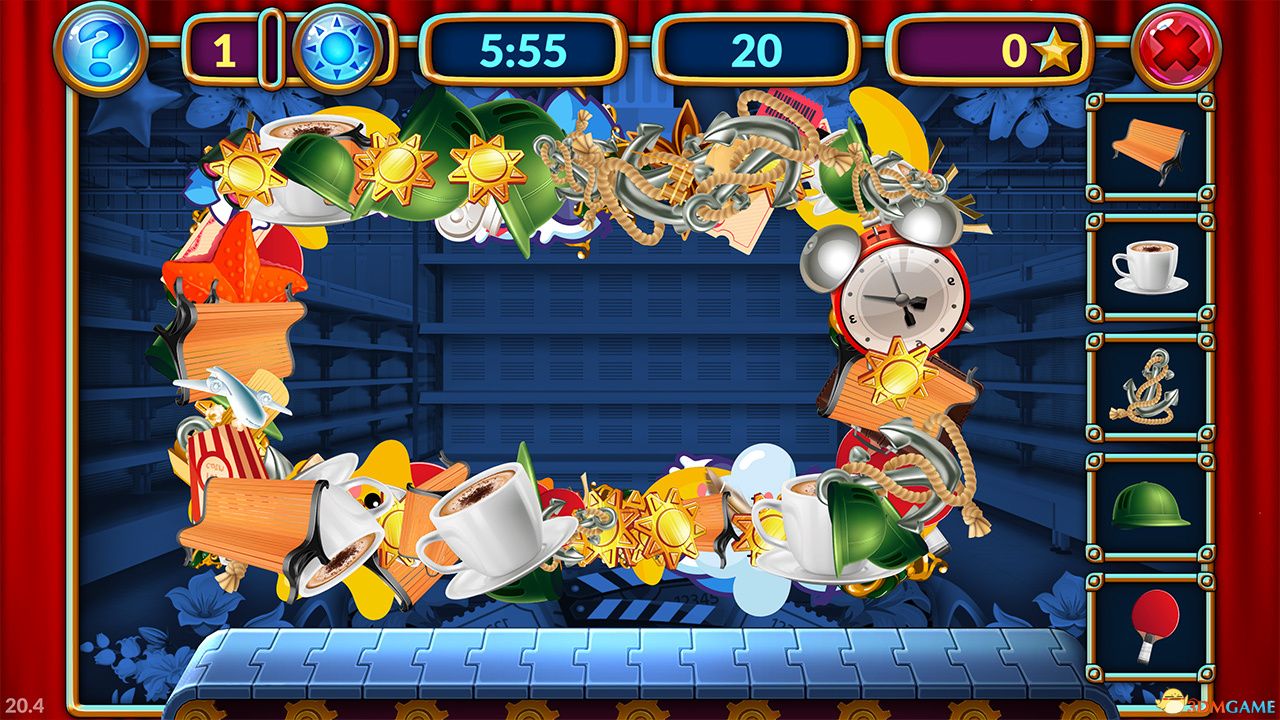Choose the coffee cup target item
The width and height of the screenshot is (1280, 720).
pyautogui.click(x=1149, y=267)
